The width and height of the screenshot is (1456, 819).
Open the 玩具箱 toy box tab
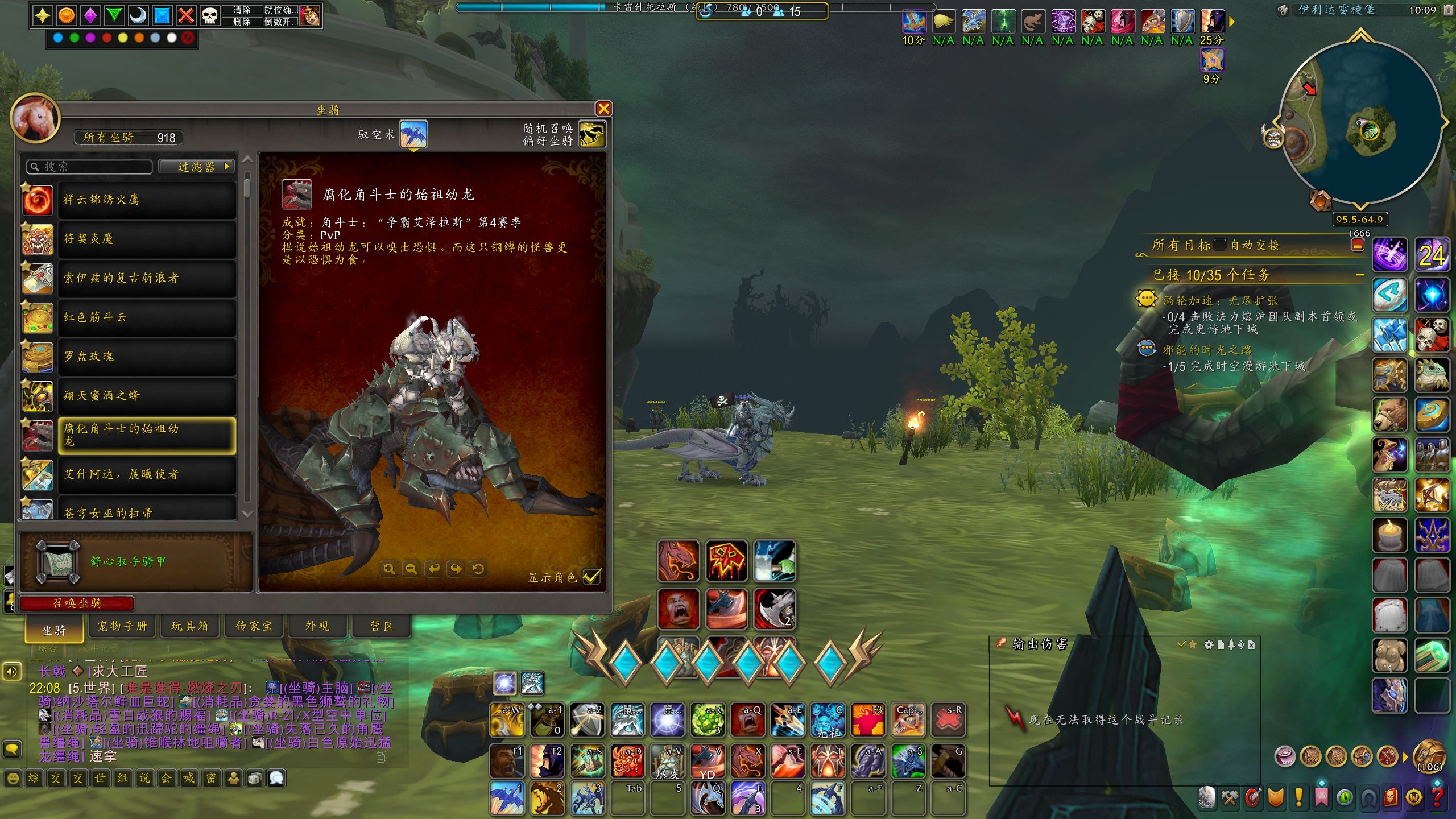pos(189,626)
